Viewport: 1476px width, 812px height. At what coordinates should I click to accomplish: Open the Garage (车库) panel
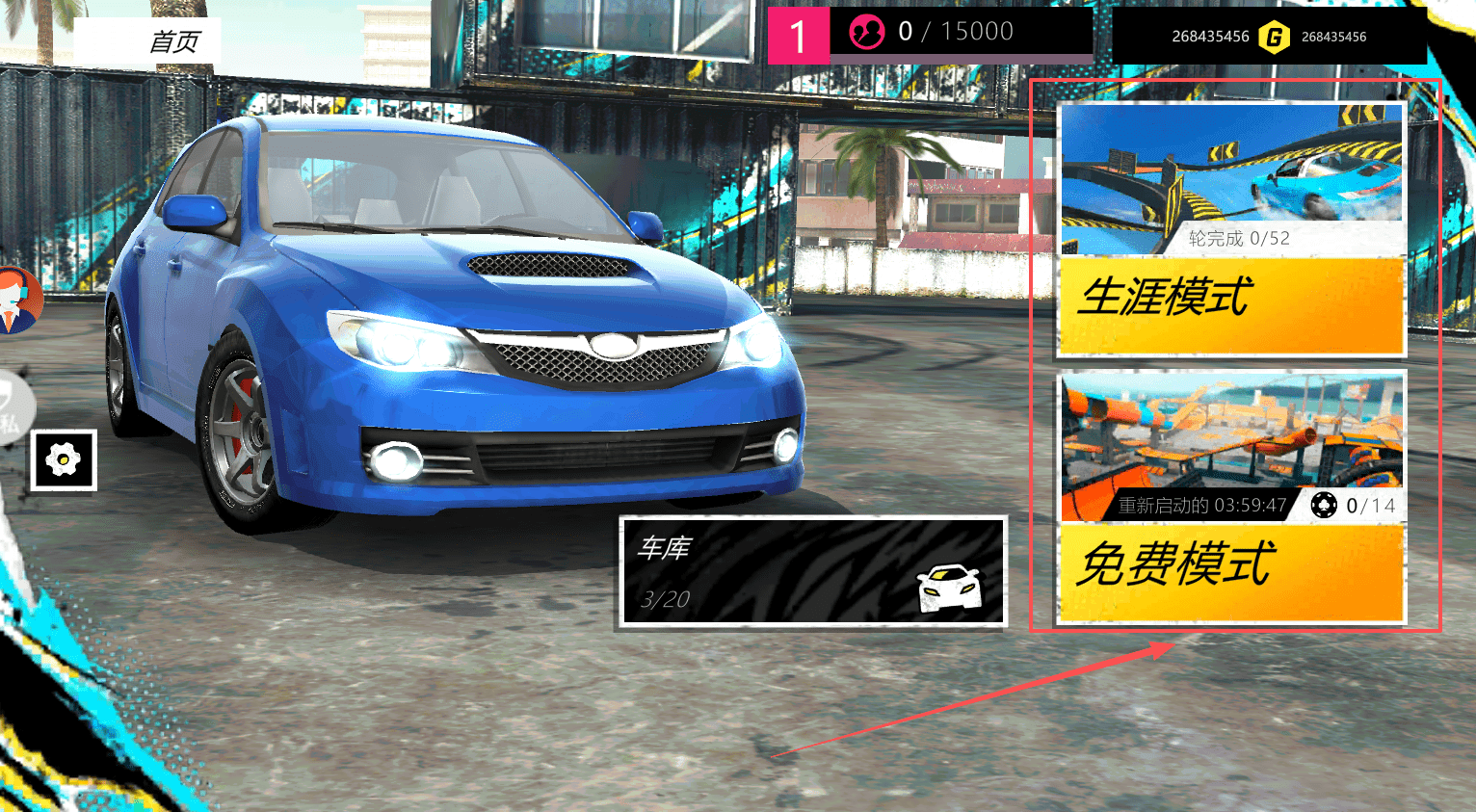(x=812, y=572)
